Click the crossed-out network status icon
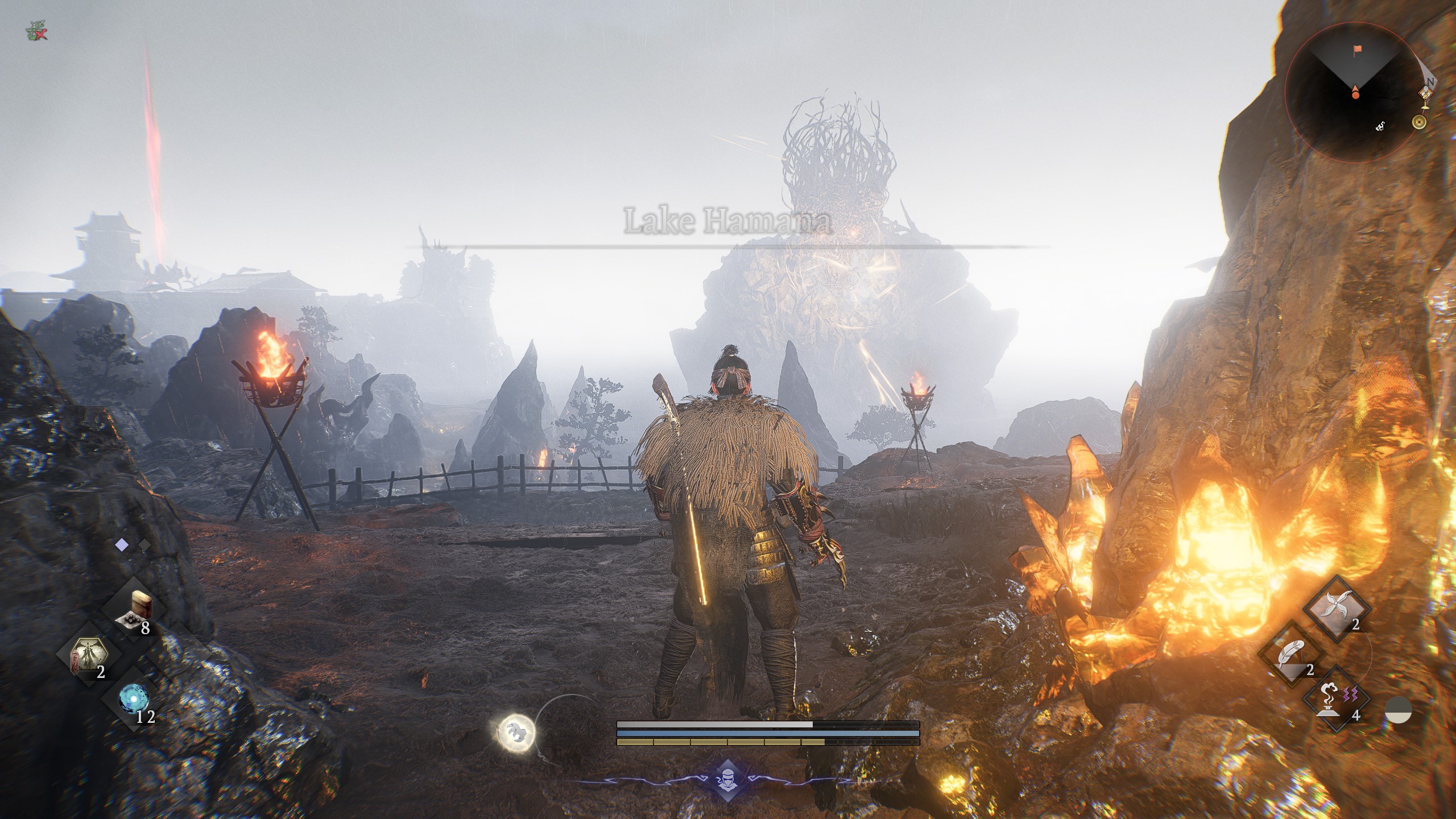 (36, 32)
